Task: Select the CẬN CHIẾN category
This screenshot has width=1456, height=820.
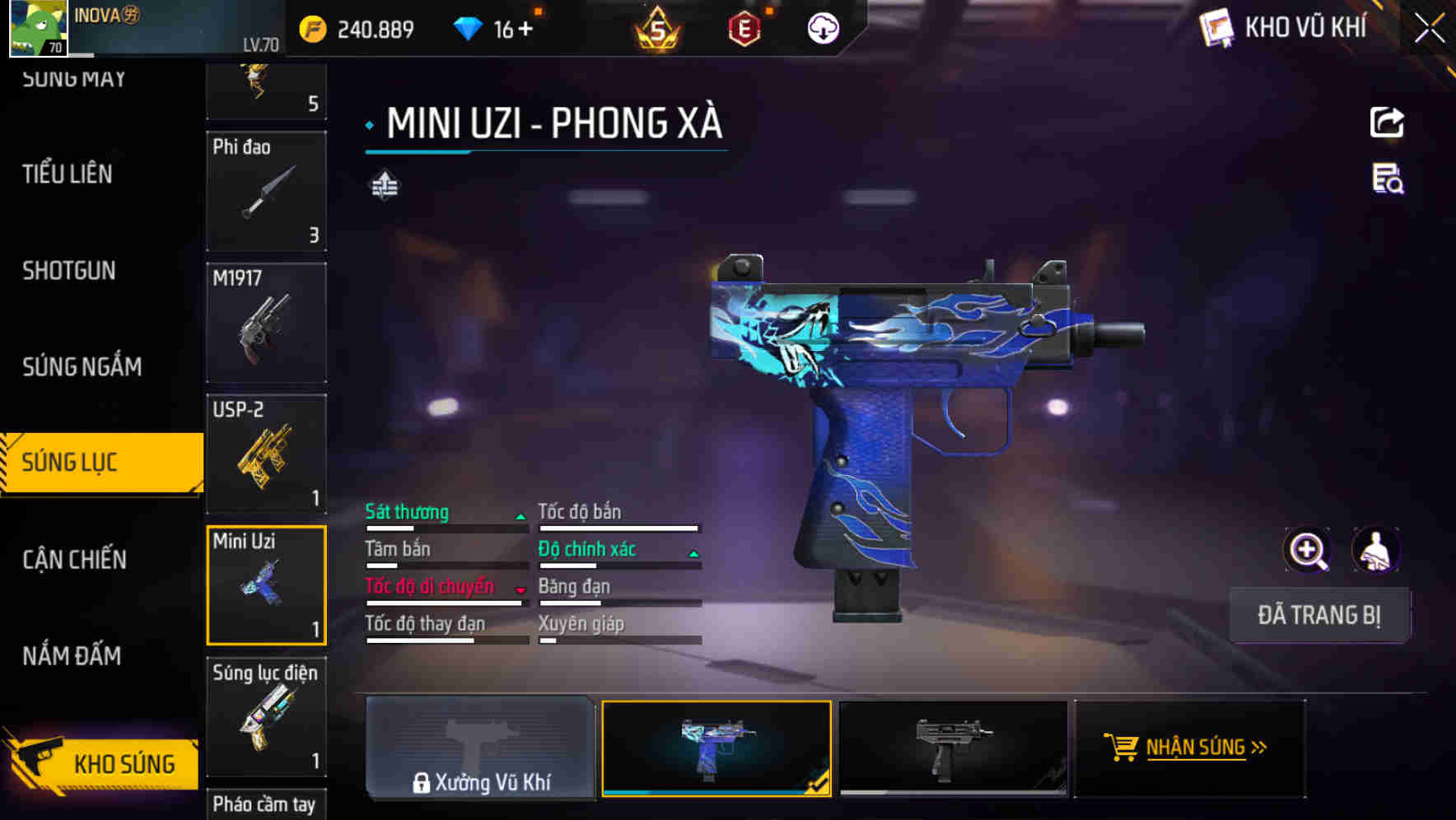Action: pos(73,560)
